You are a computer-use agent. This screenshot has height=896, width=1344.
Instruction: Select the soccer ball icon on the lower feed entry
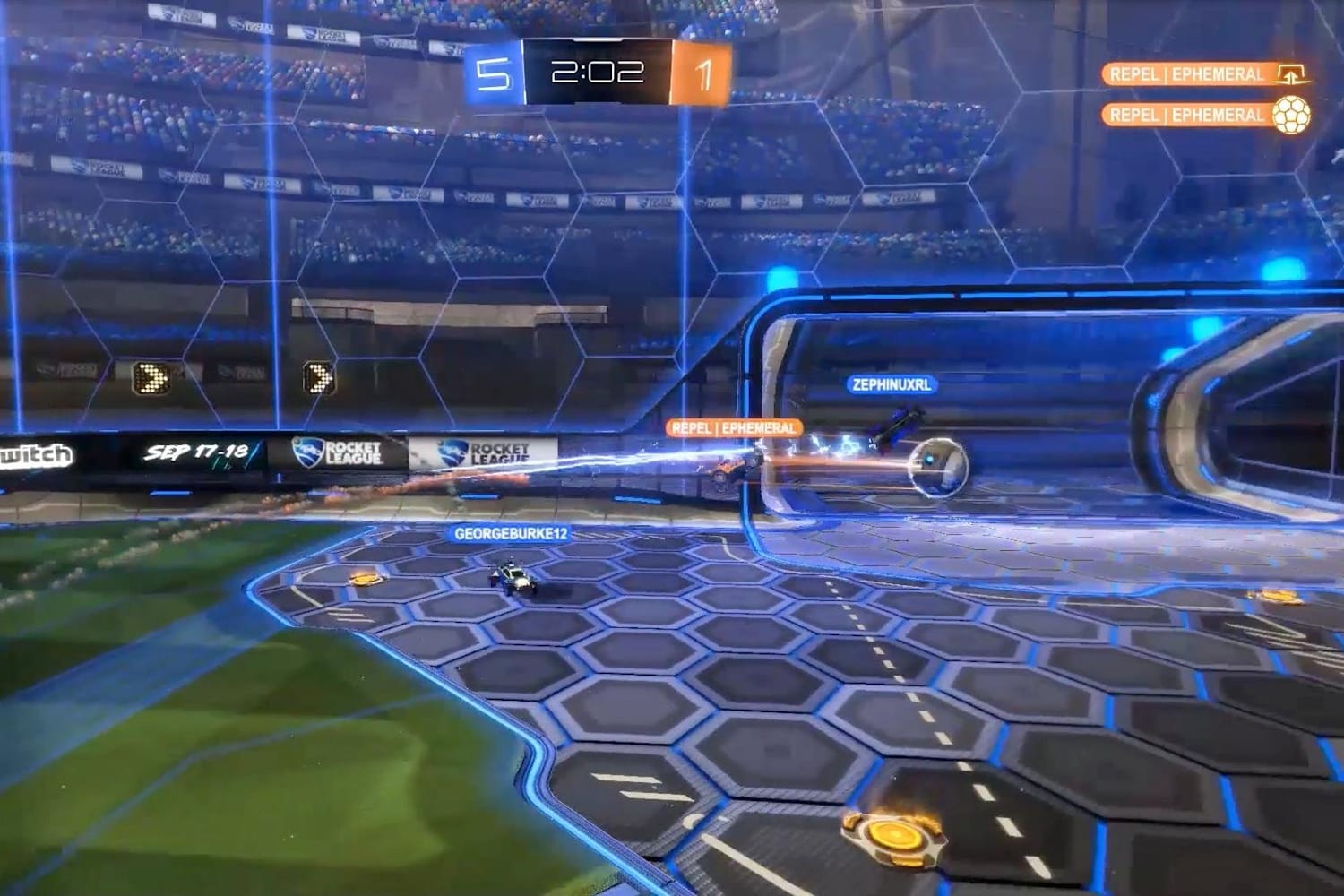pos(1292,115)
